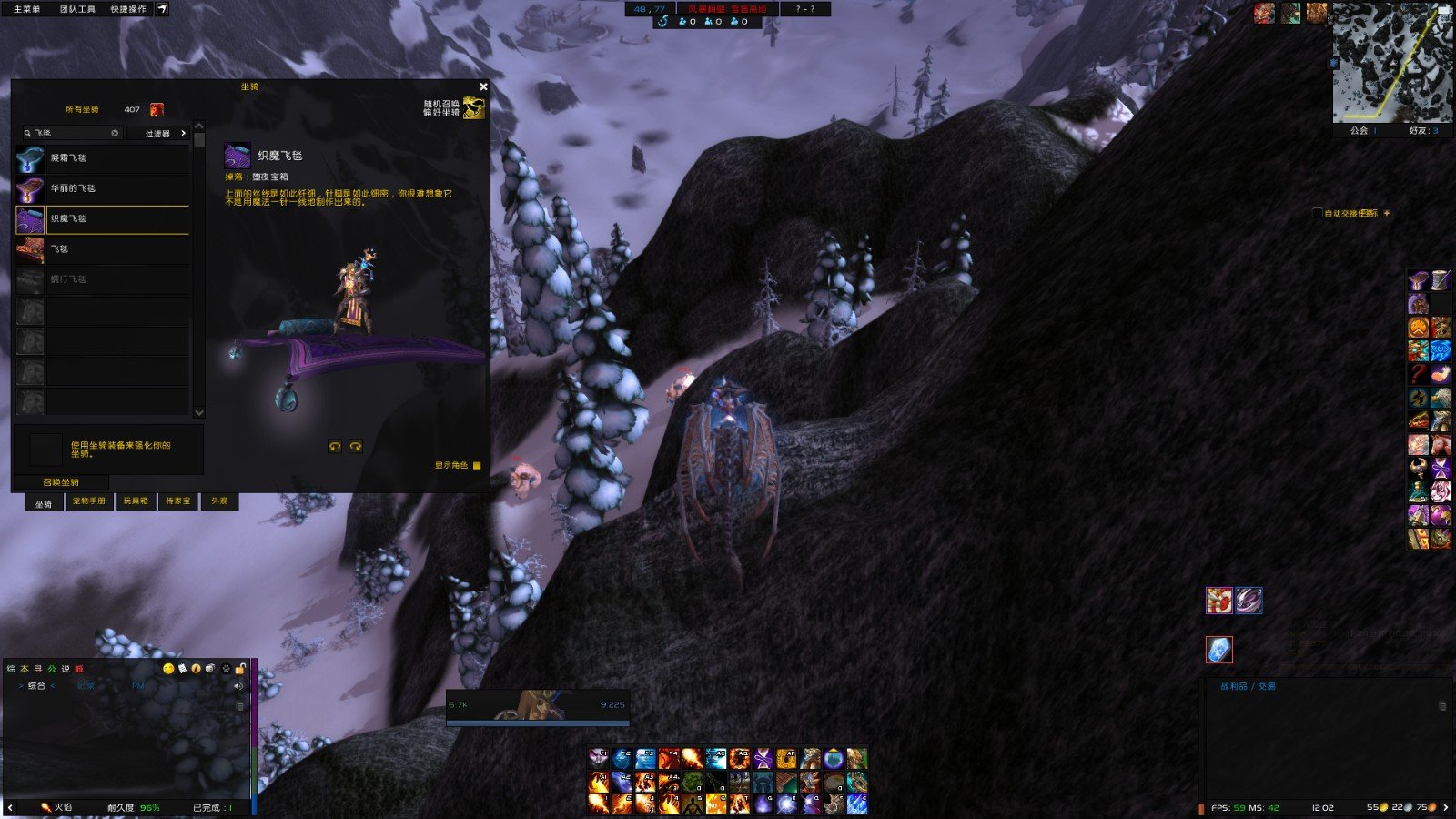Switch chat to the 记录 tab

click(x=86, y=686)
